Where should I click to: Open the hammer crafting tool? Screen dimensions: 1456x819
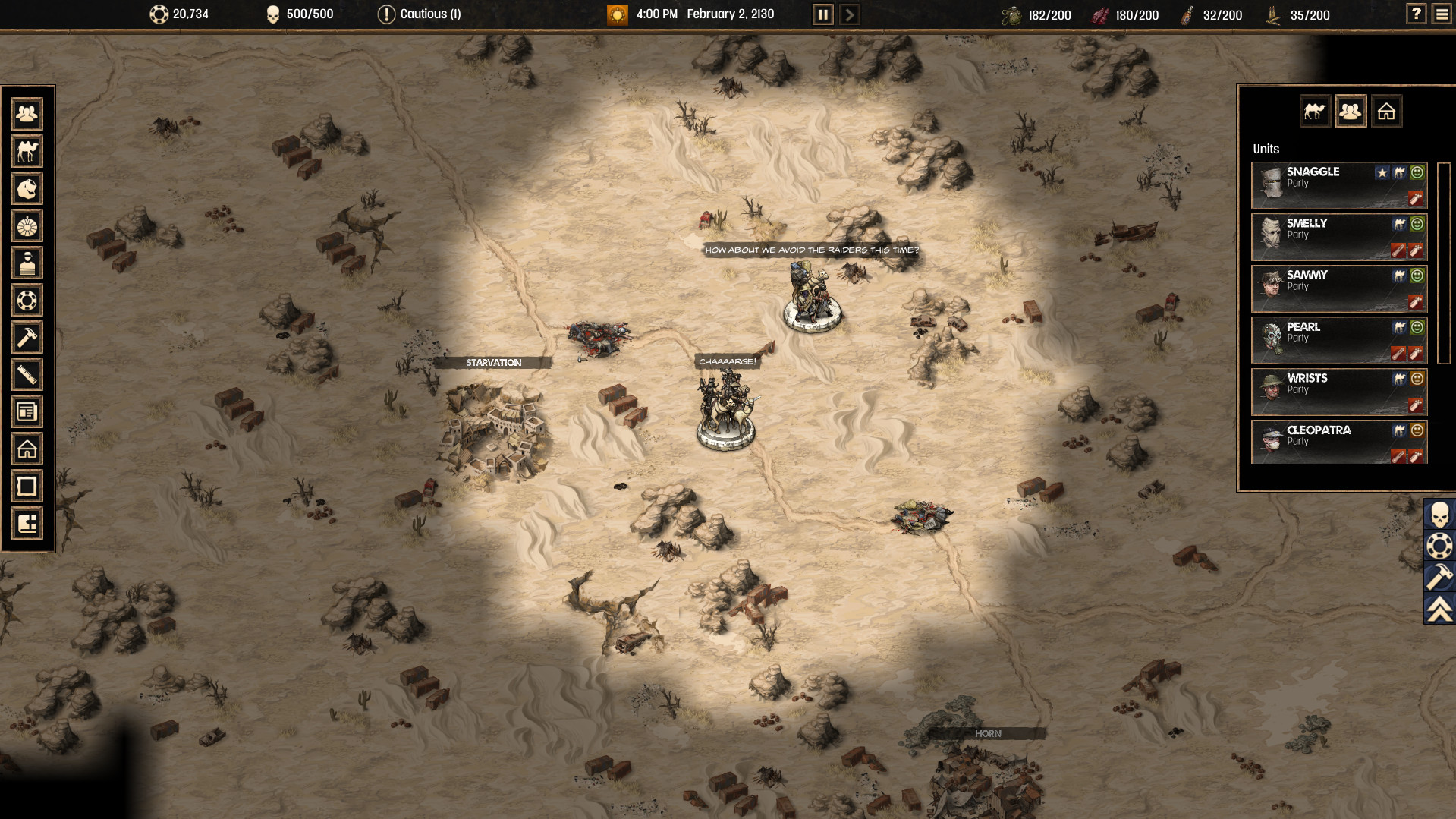(x=27, y=338)
